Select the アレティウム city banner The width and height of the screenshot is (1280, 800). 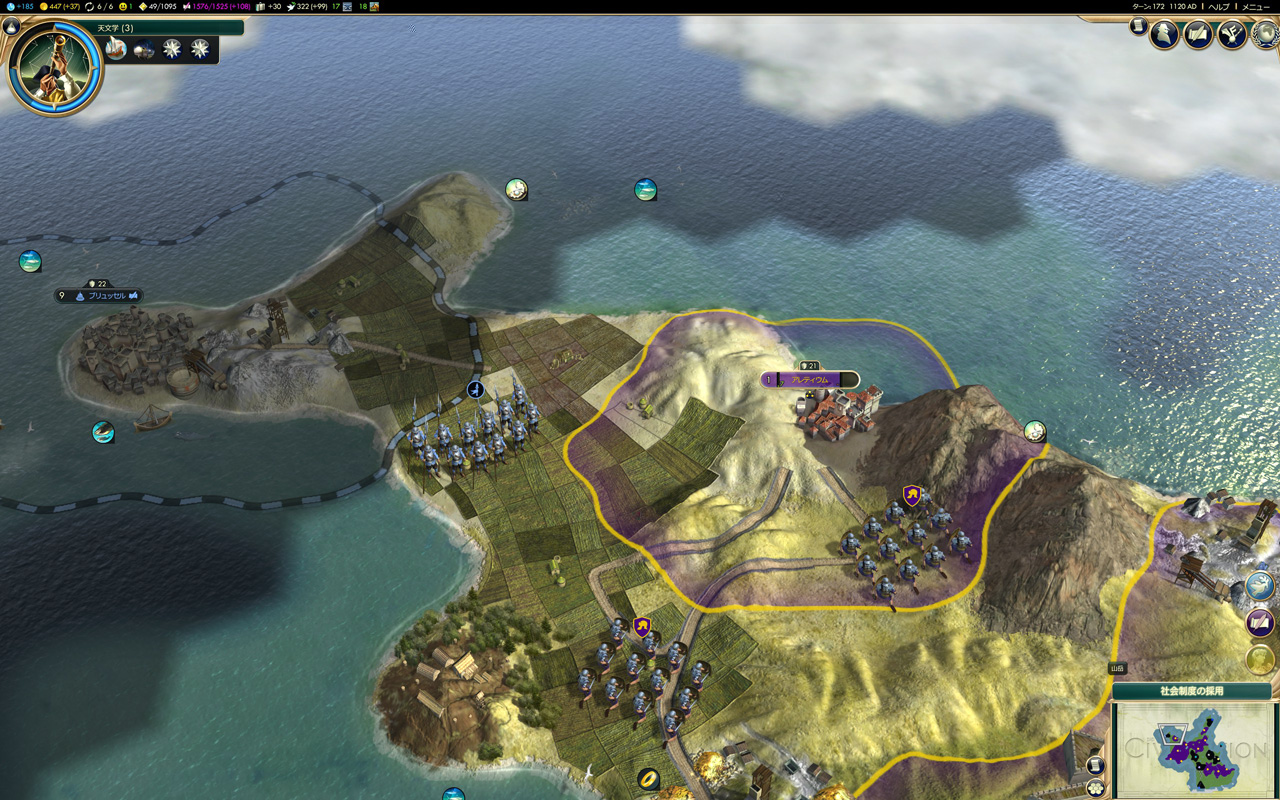[x=810, y=380]
